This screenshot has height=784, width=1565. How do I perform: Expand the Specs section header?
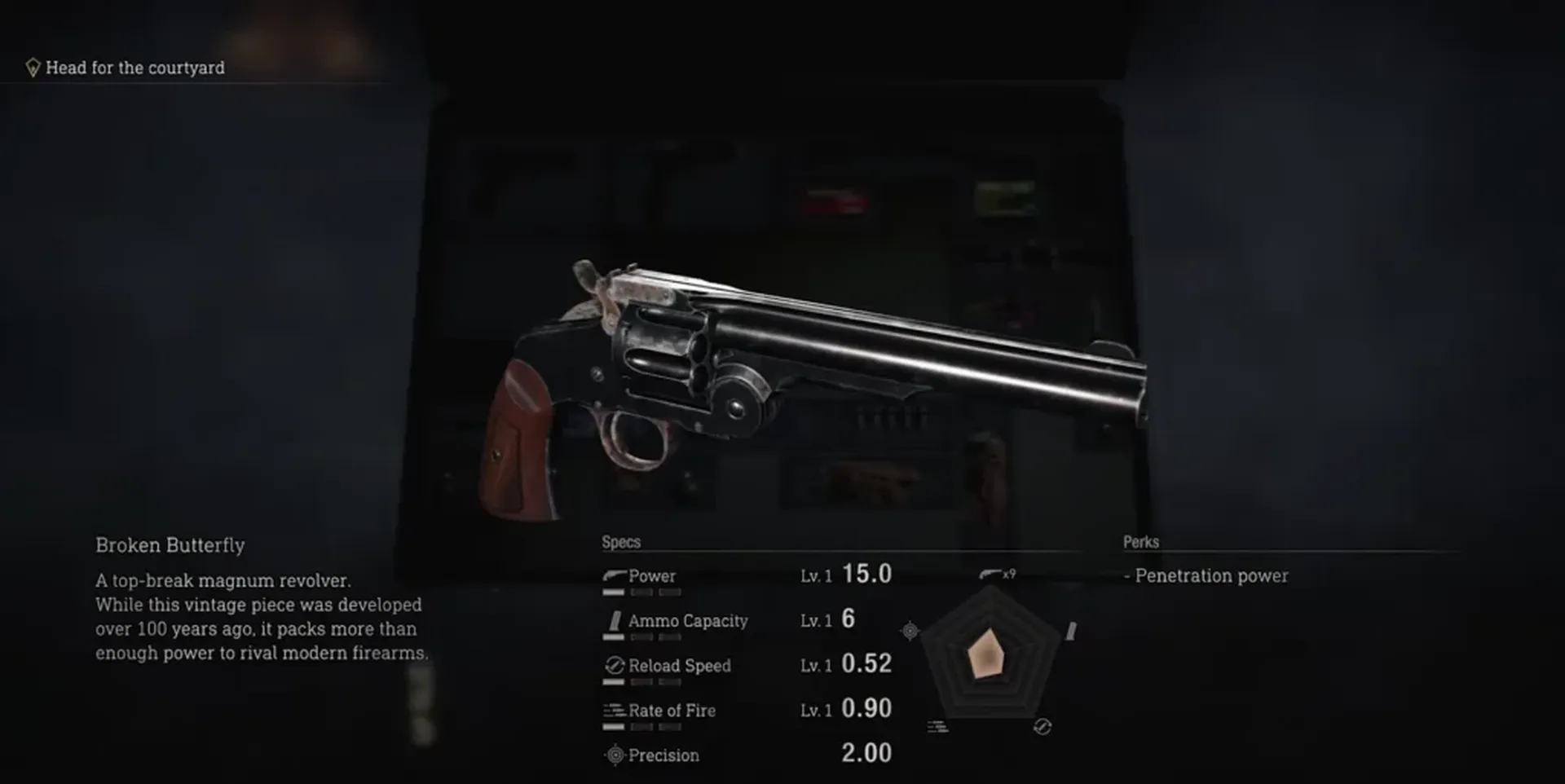click(619, 541)
